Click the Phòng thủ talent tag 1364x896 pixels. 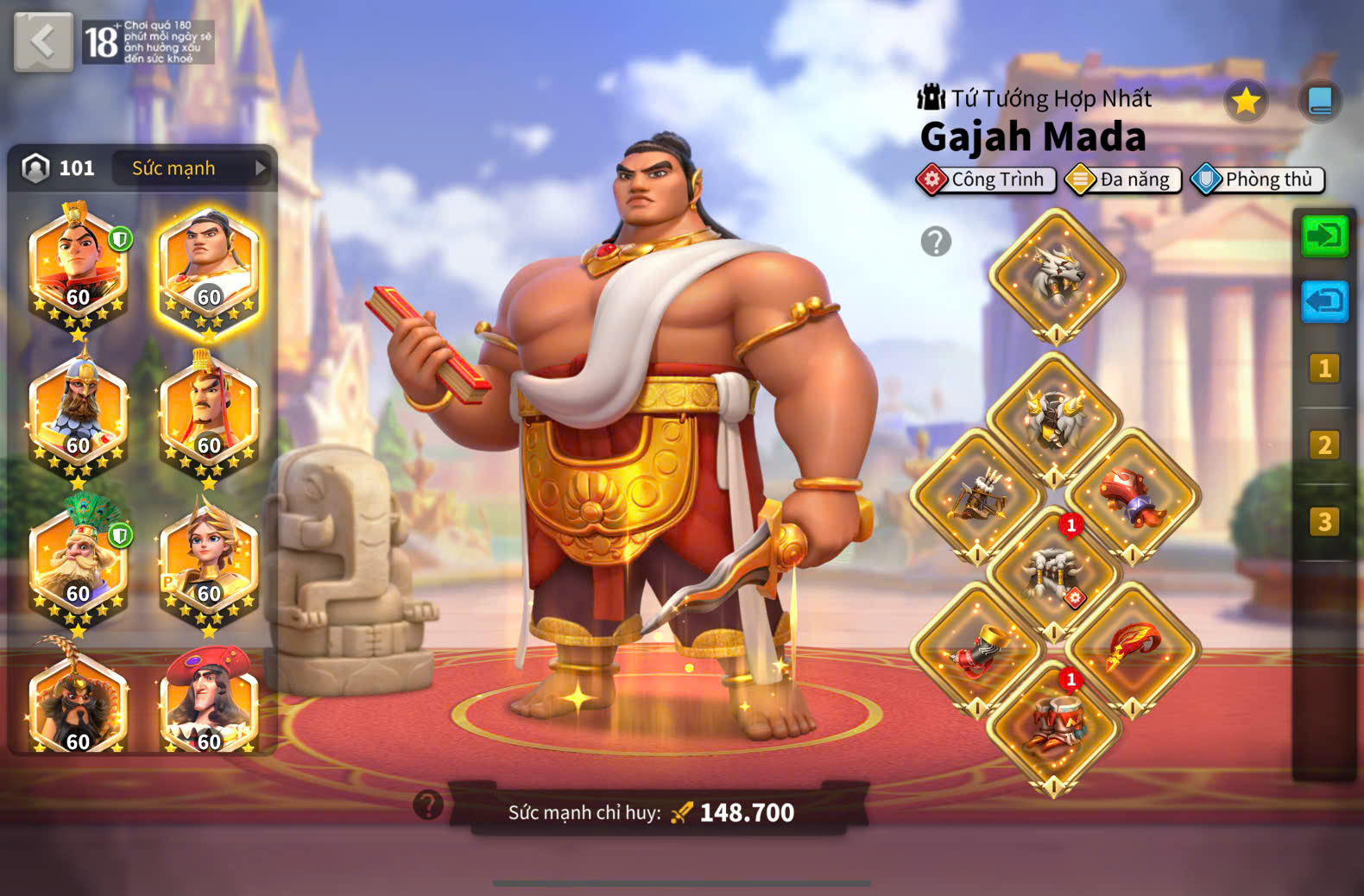1257,180
